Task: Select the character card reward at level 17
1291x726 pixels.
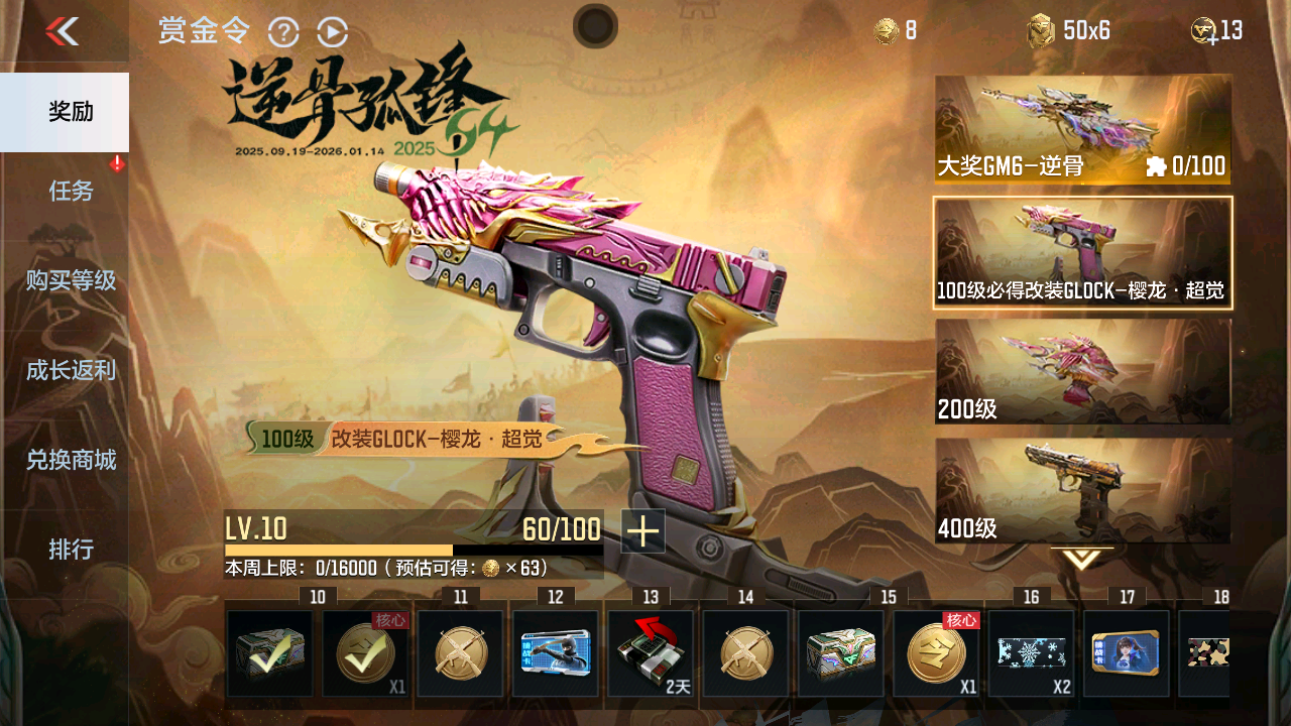Action: (1126, 655)
